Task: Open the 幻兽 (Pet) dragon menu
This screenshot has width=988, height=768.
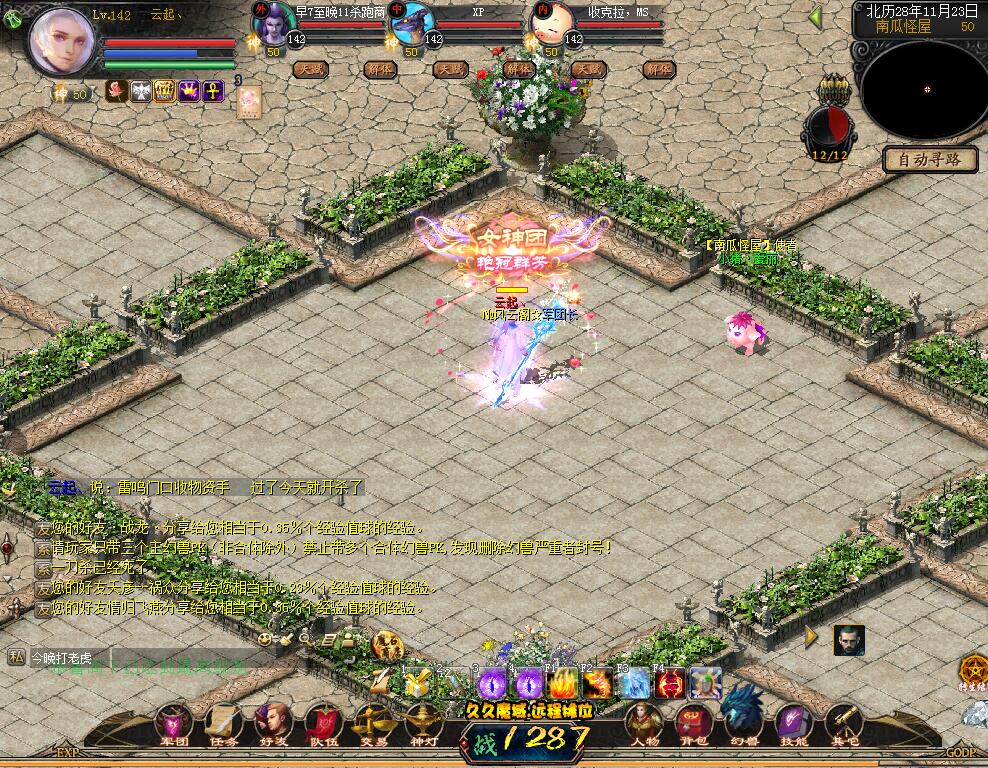Action: 743,716
